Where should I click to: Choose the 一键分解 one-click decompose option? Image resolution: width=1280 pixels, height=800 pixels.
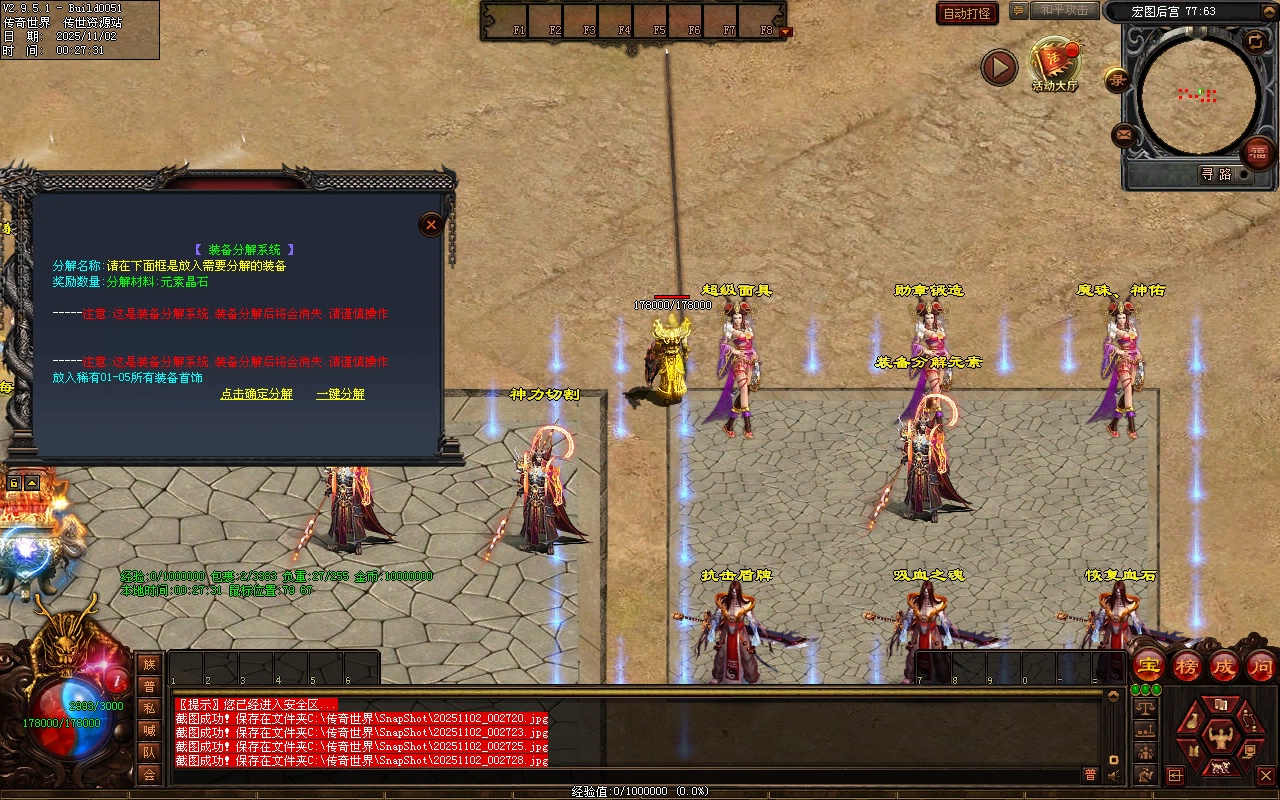340,394
